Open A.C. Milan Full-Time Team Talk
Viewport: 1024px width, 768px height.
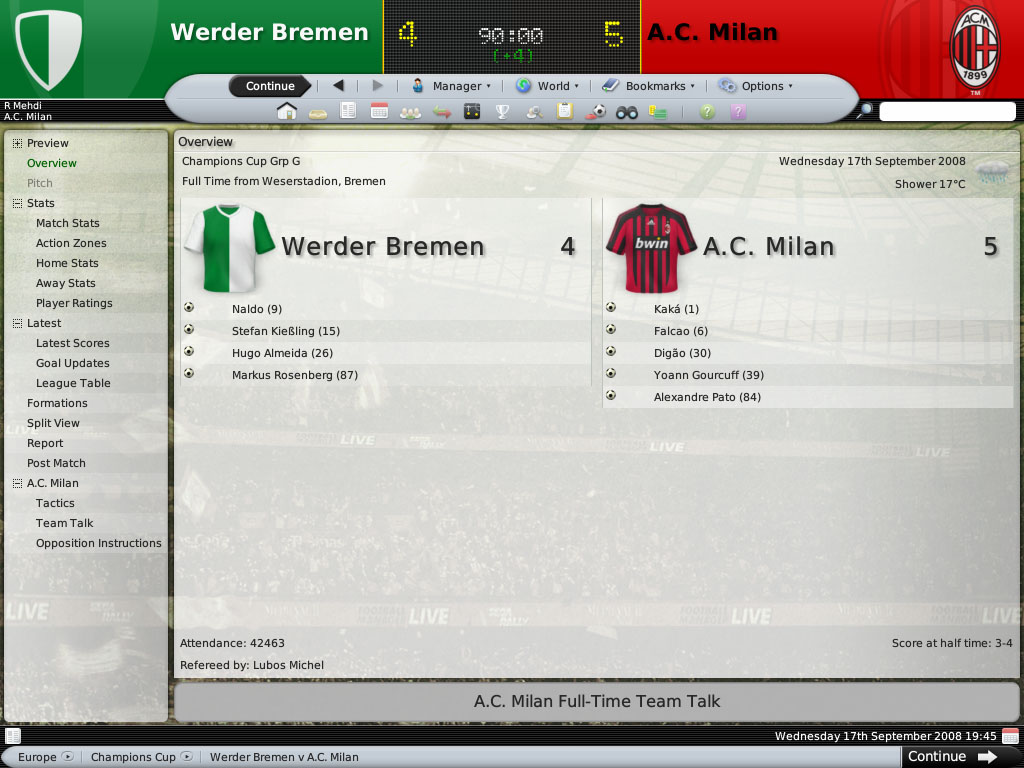click(x=597, y=702)
